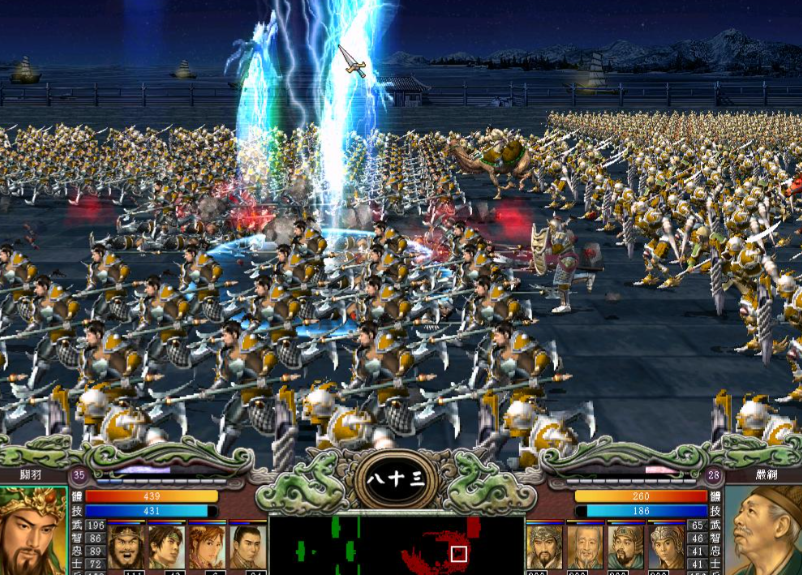Select the small white-bearded elder sub-officer portrait
The image size is (802, 575).
point(585,547)
